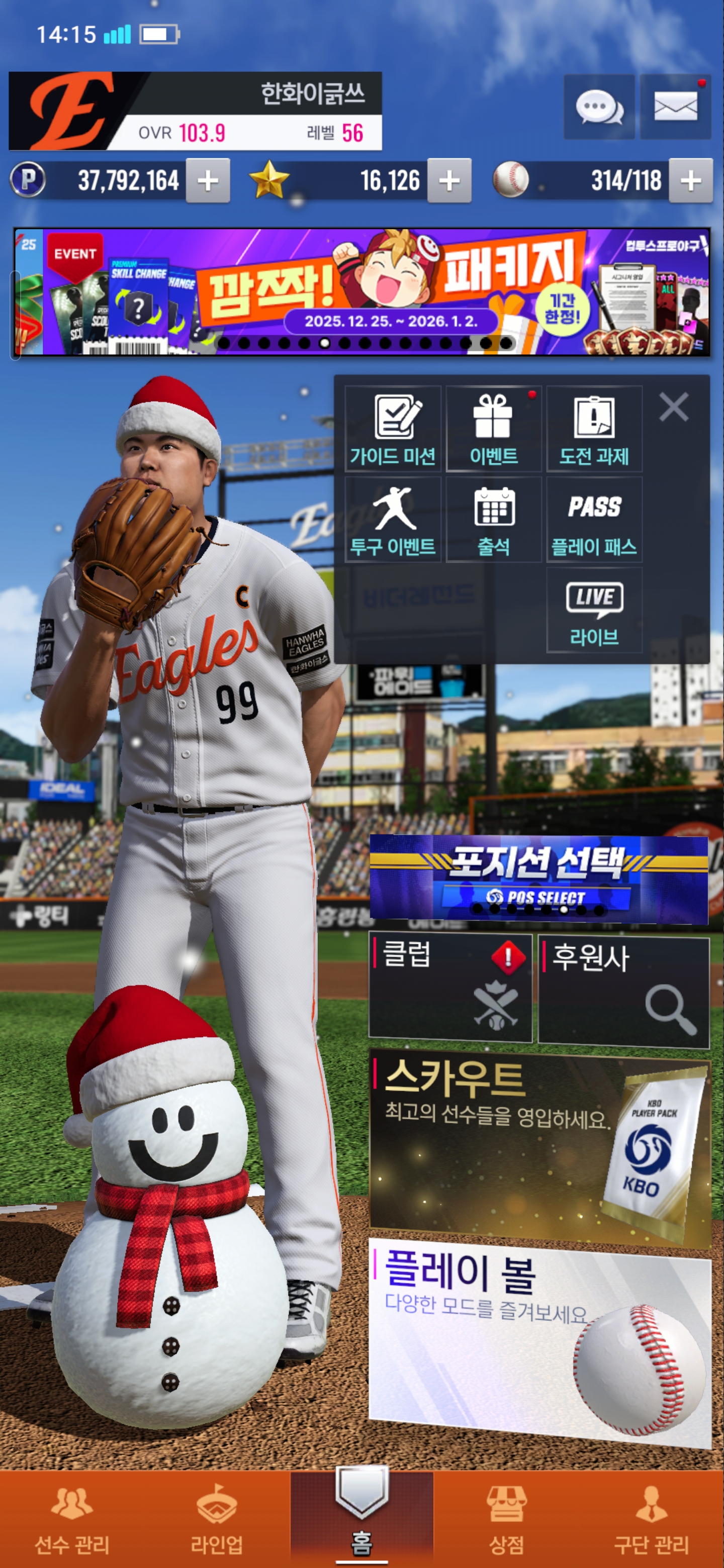This screenshot has height=1568, width=724.
Task: Close the quick menu panel with X
Action: coord(673,407)
